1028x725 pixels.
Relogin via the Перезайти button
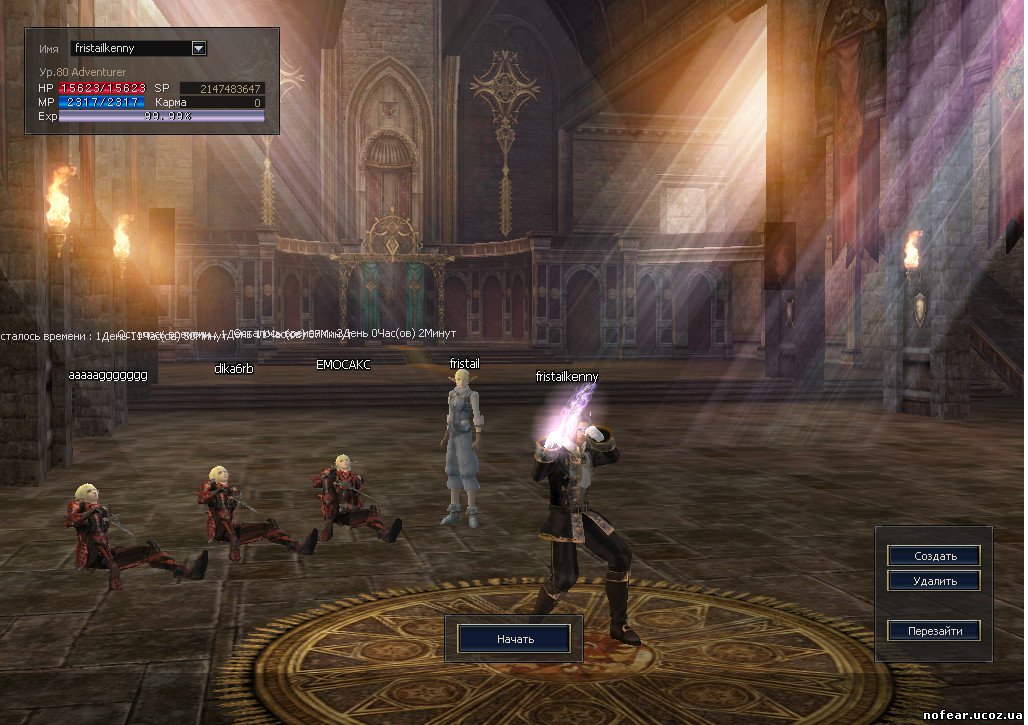click(x=934, y=631)
